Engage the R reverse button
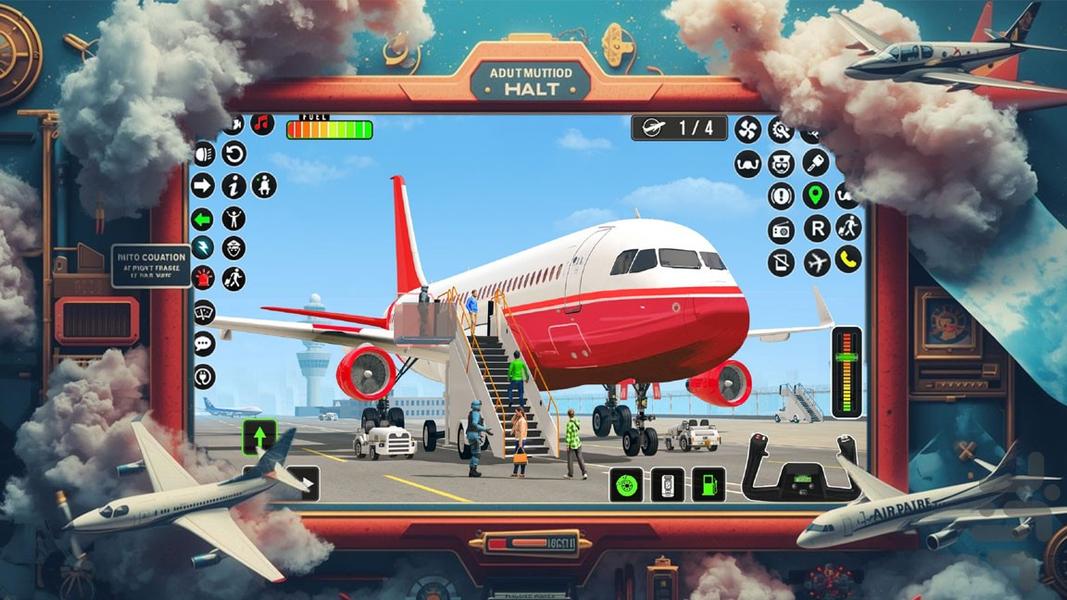This screenshot has width=1067, height=600. coord(816,229)
